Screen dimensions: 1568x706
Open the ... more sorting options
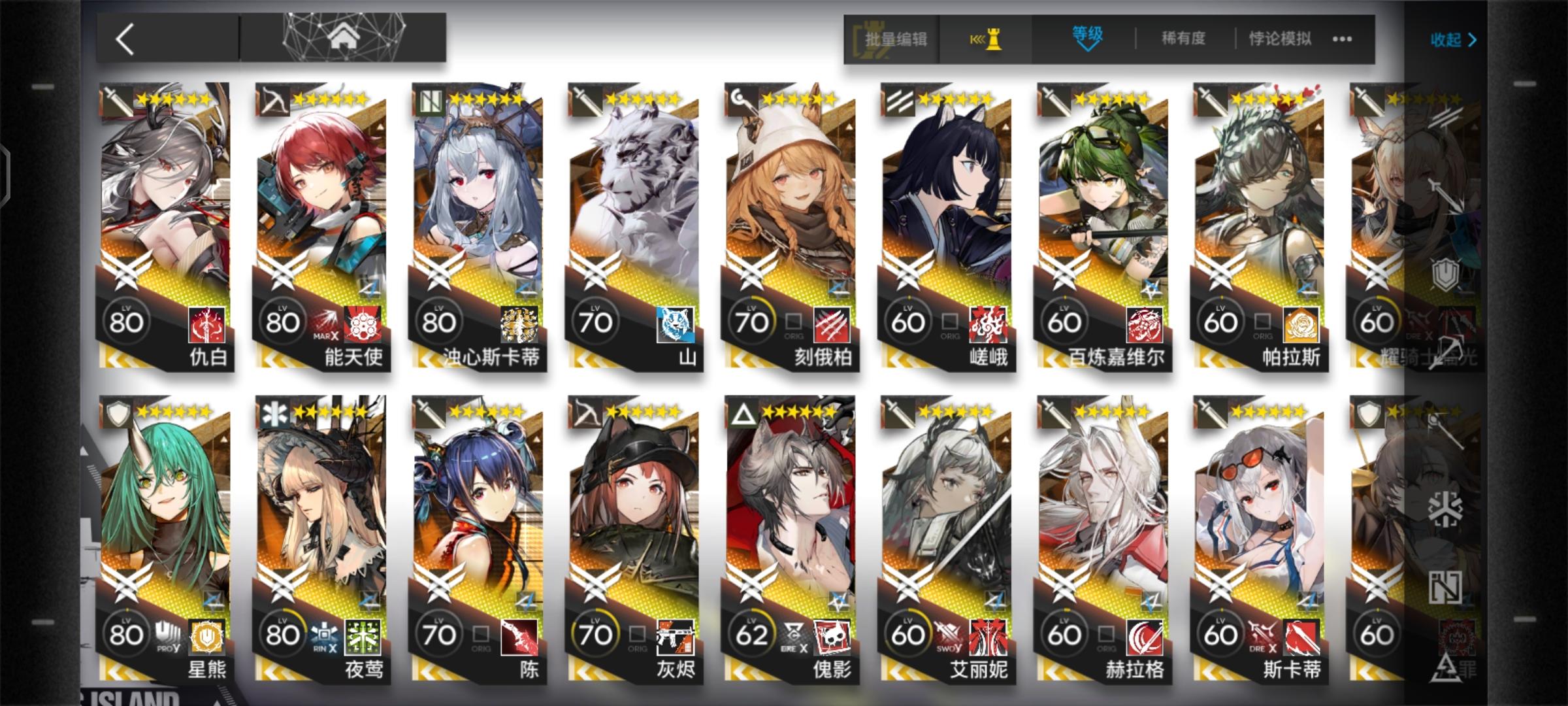(x=1341, y=39)
